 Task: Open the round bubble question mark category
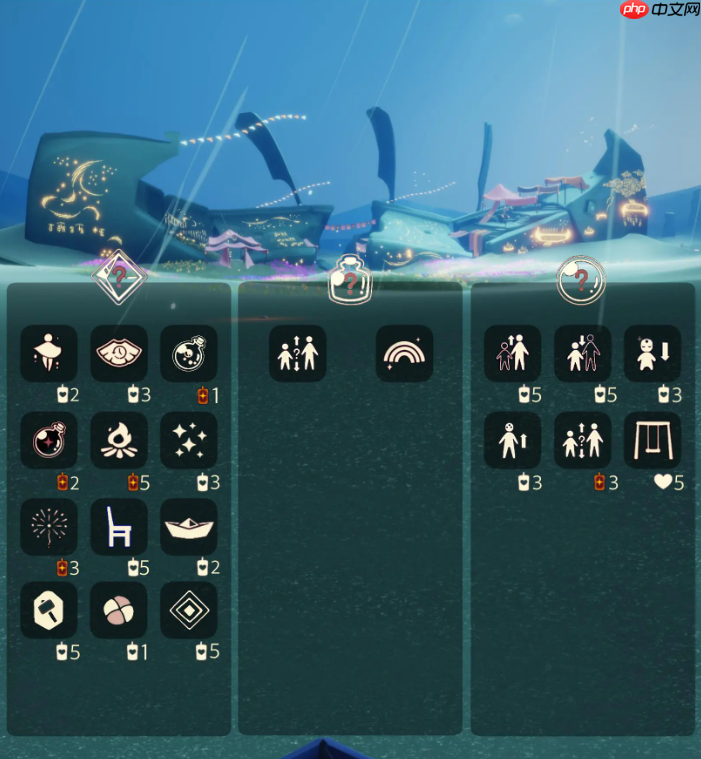581,280
